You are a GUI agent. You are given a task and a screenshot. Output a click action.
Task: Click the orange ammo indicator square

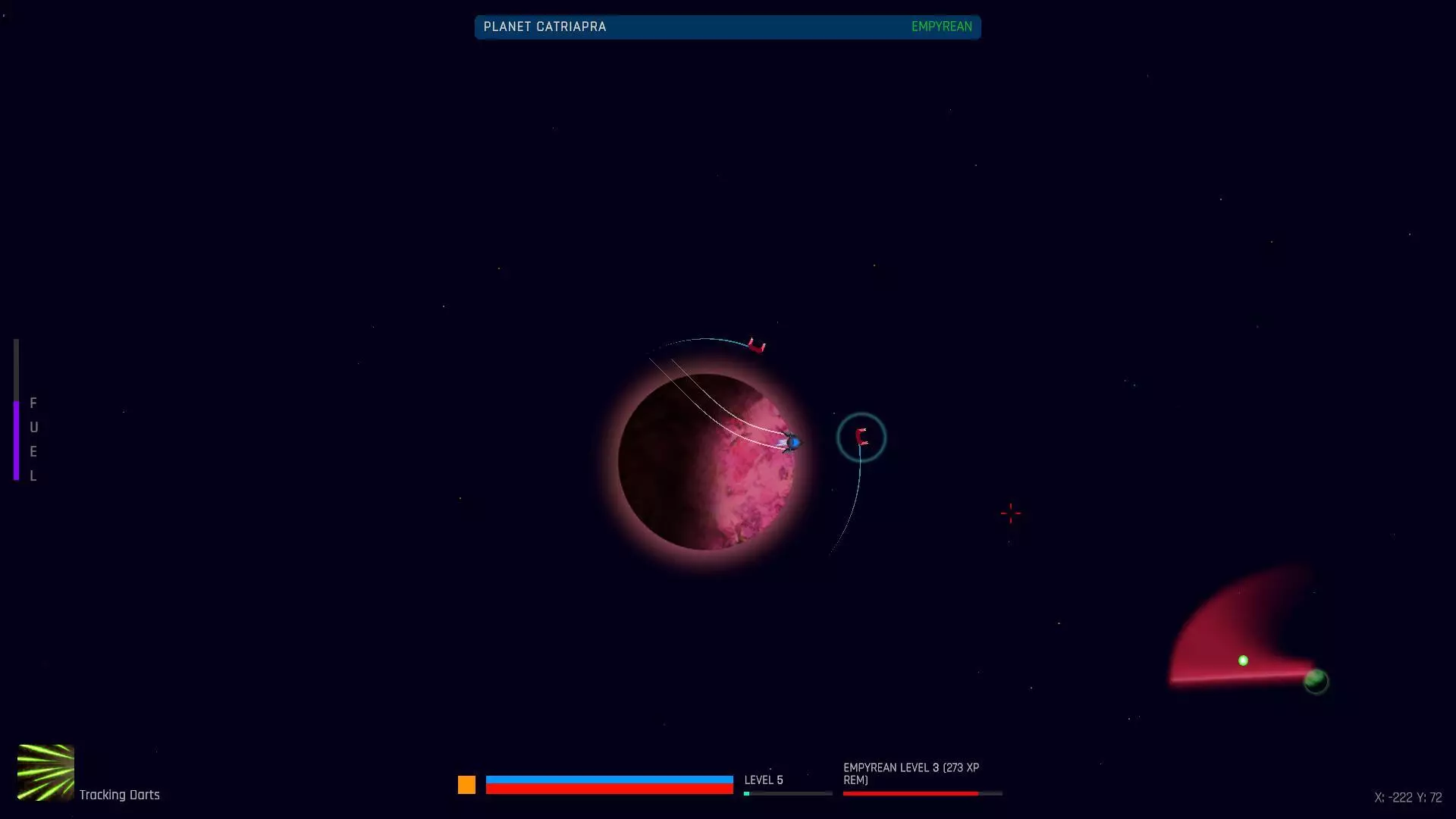(x=467, y=786)
